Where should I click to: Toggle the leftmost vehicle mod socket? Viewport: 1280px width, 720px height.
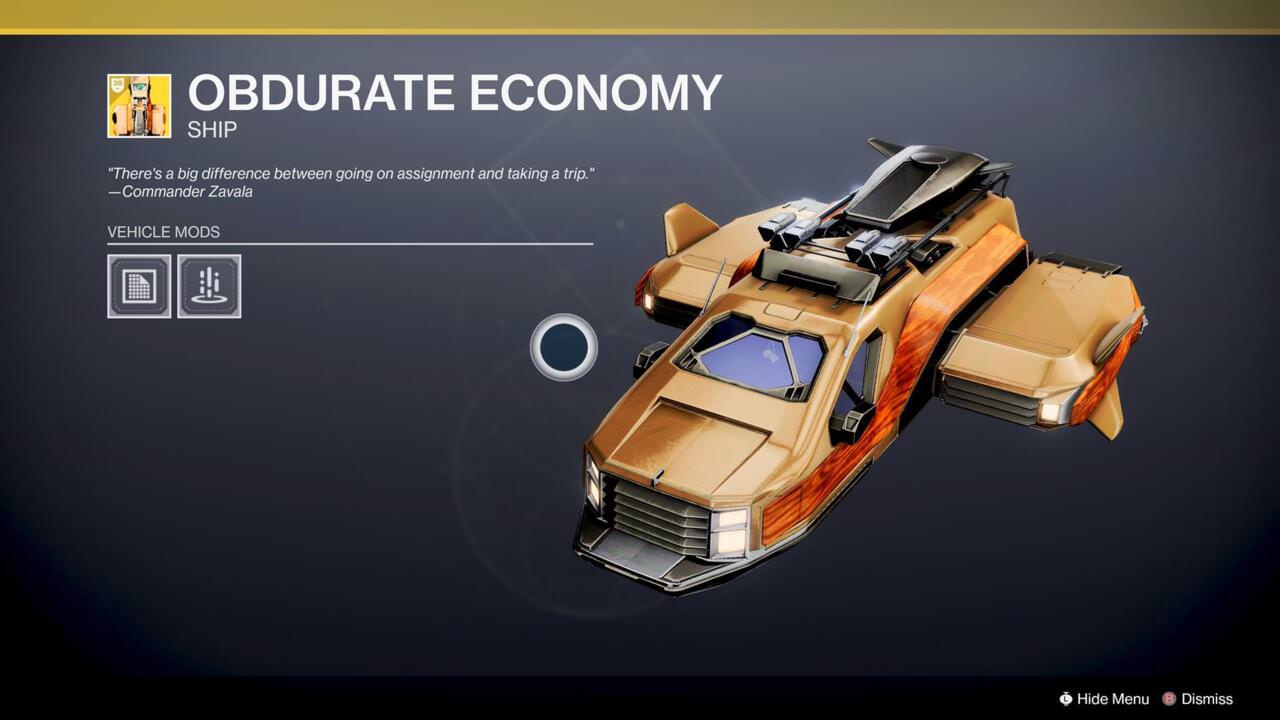pyautogui.click(x=139, y=286)
